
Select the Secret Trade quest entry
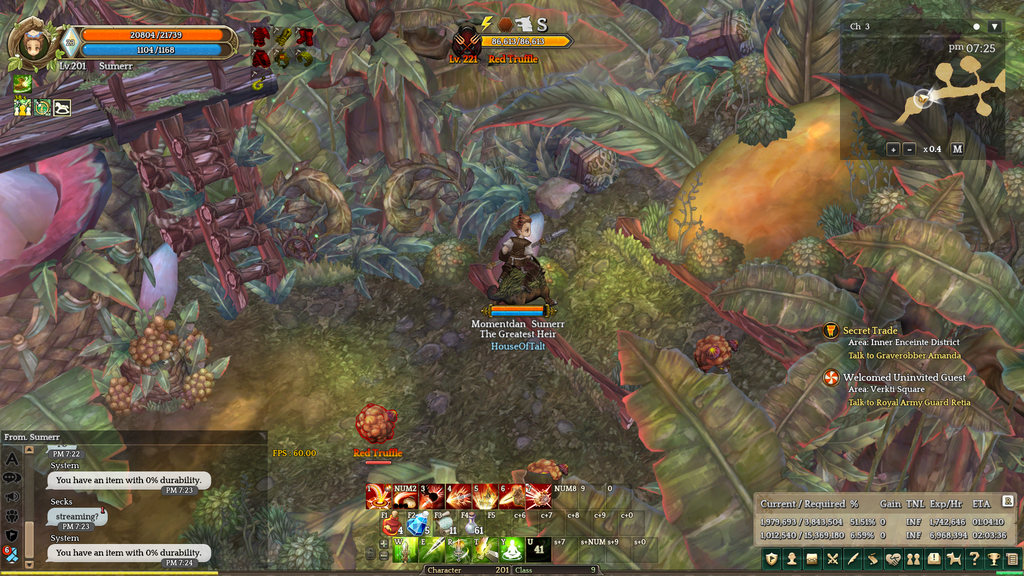(870, 330)
